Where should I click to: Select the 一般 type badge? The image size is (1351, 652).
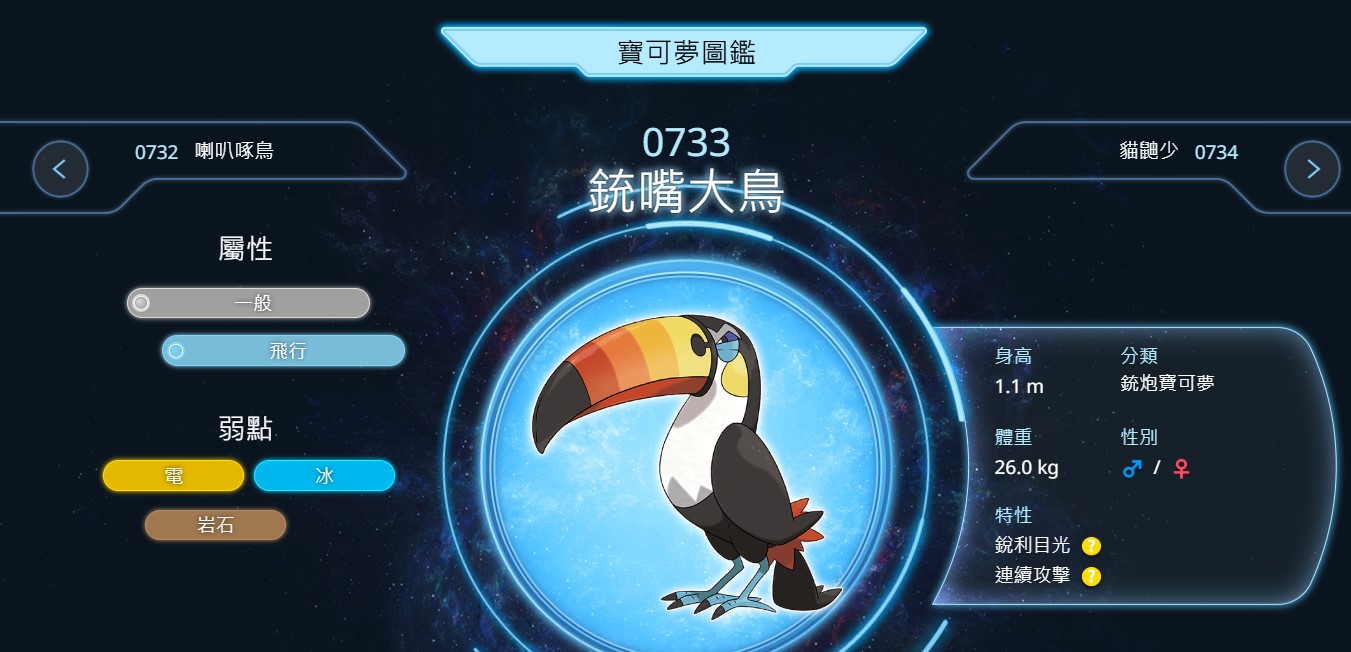click(x=248, y=303)
